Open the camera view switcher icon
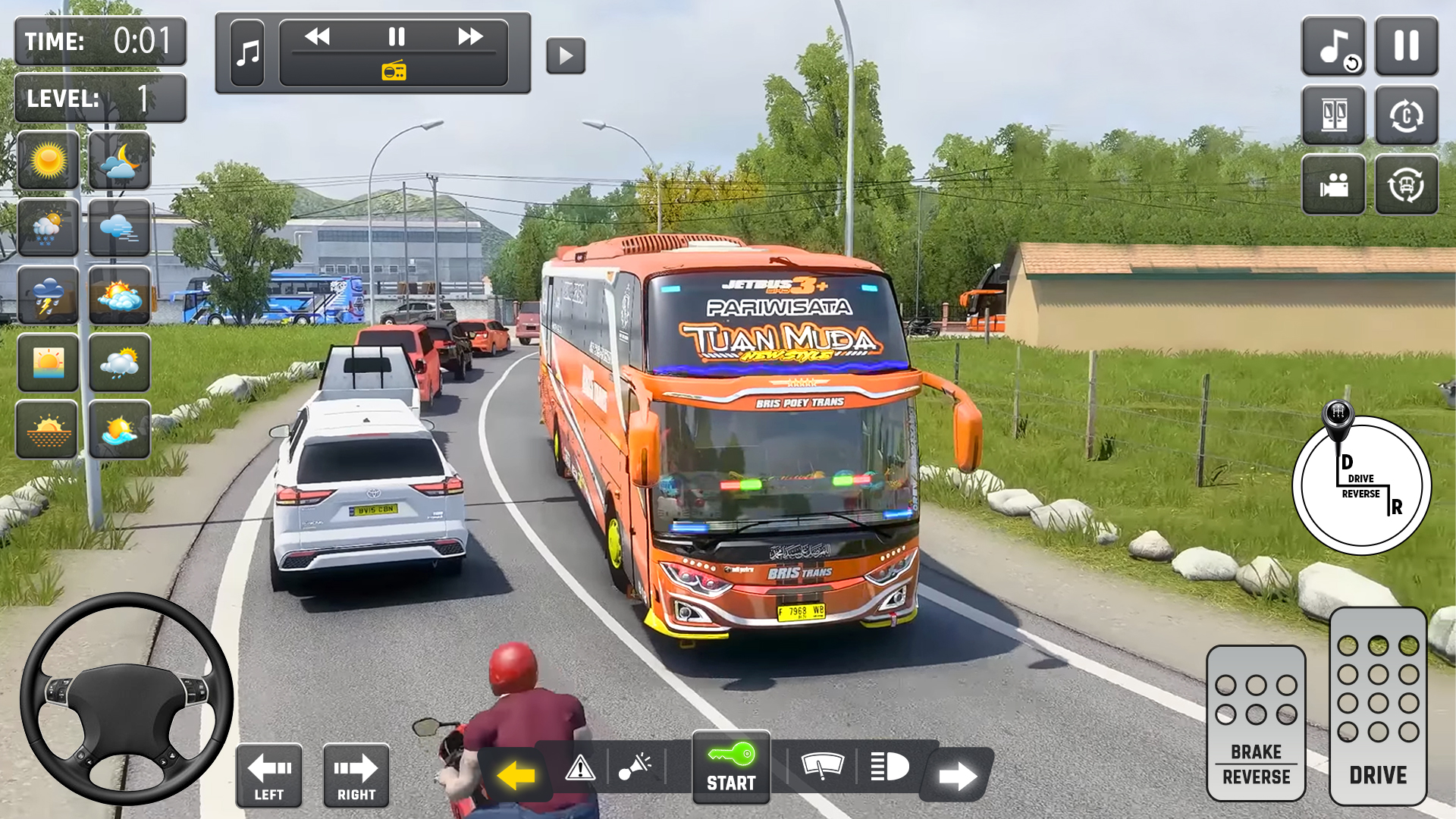Viewport: 1456px width, 819px height. pyautogui.click(x=1333, y=184)
